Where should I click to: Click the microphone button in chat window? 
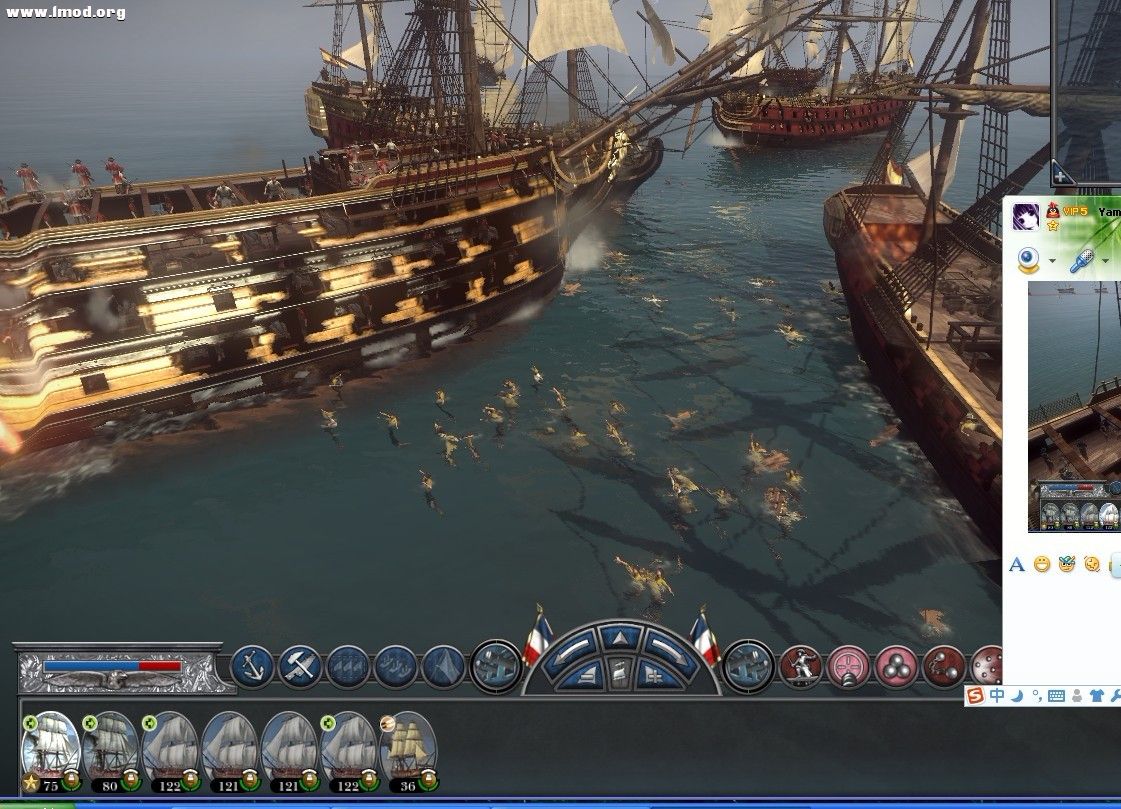[1081, 261]
